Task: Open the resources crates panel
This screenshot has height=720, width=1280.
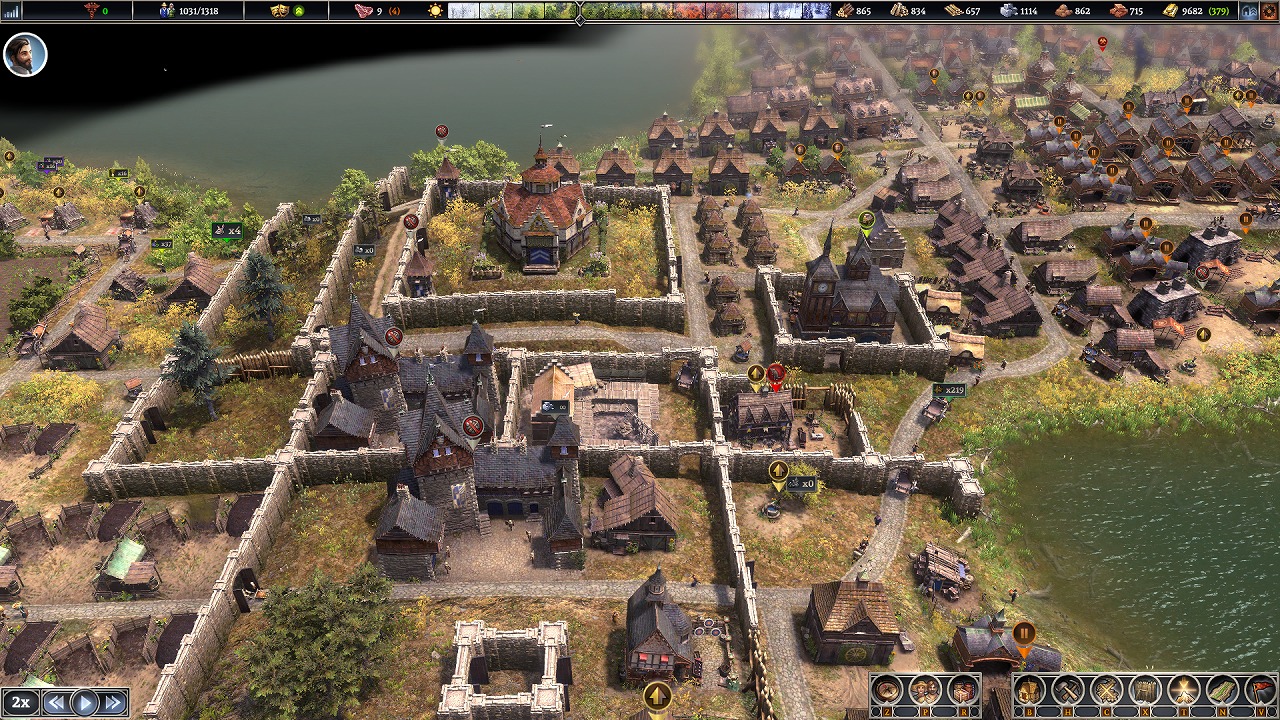Action: tap(962, 690)
